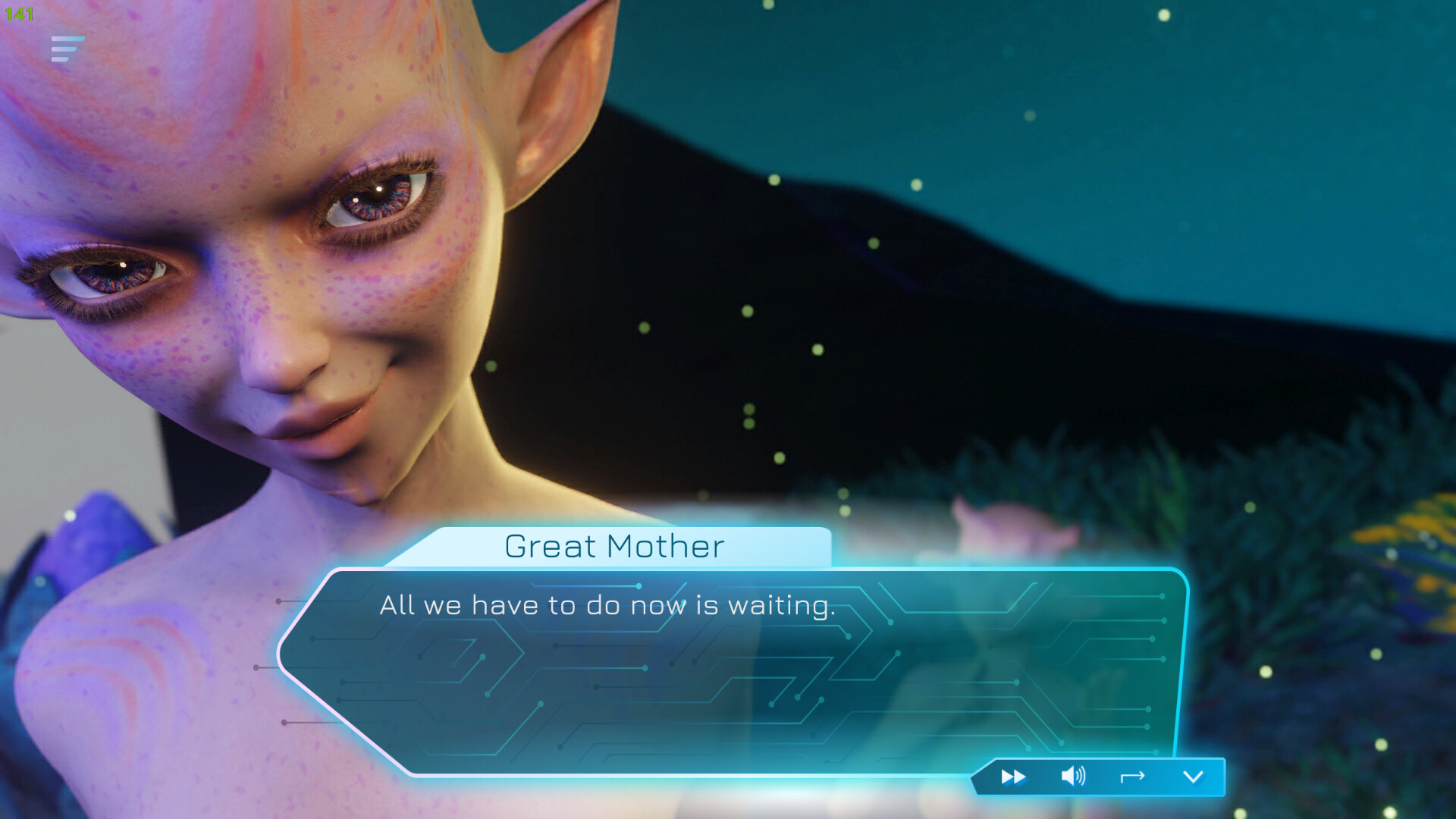The width and height of the screenshot is (1456, 819).
Task: Click the auto-advance arrow icon
Action: pos(1132,777)
